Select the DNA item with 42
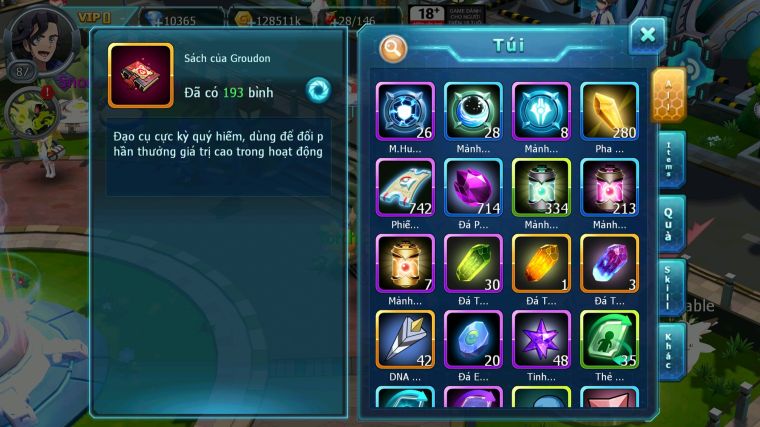Image resolution: width=760 pixels, height=427 pixels. [x=405, y=339]
